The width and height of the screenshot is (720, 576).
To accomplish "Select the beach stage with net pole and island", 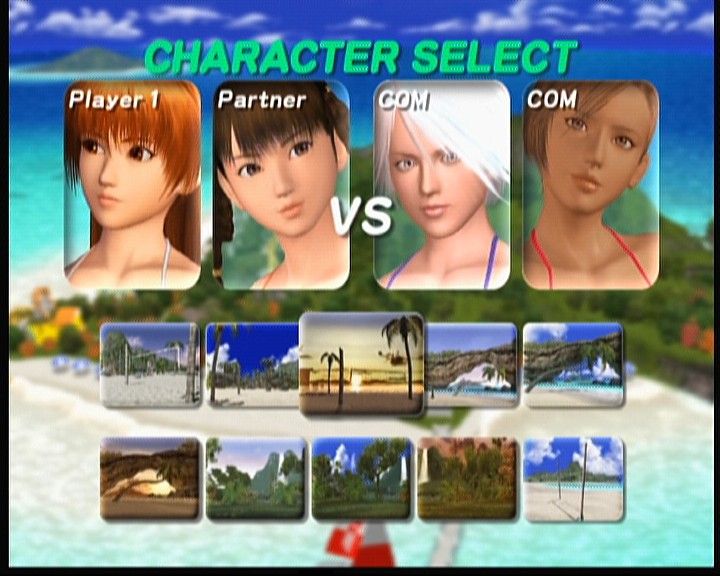I will point(574,478).
